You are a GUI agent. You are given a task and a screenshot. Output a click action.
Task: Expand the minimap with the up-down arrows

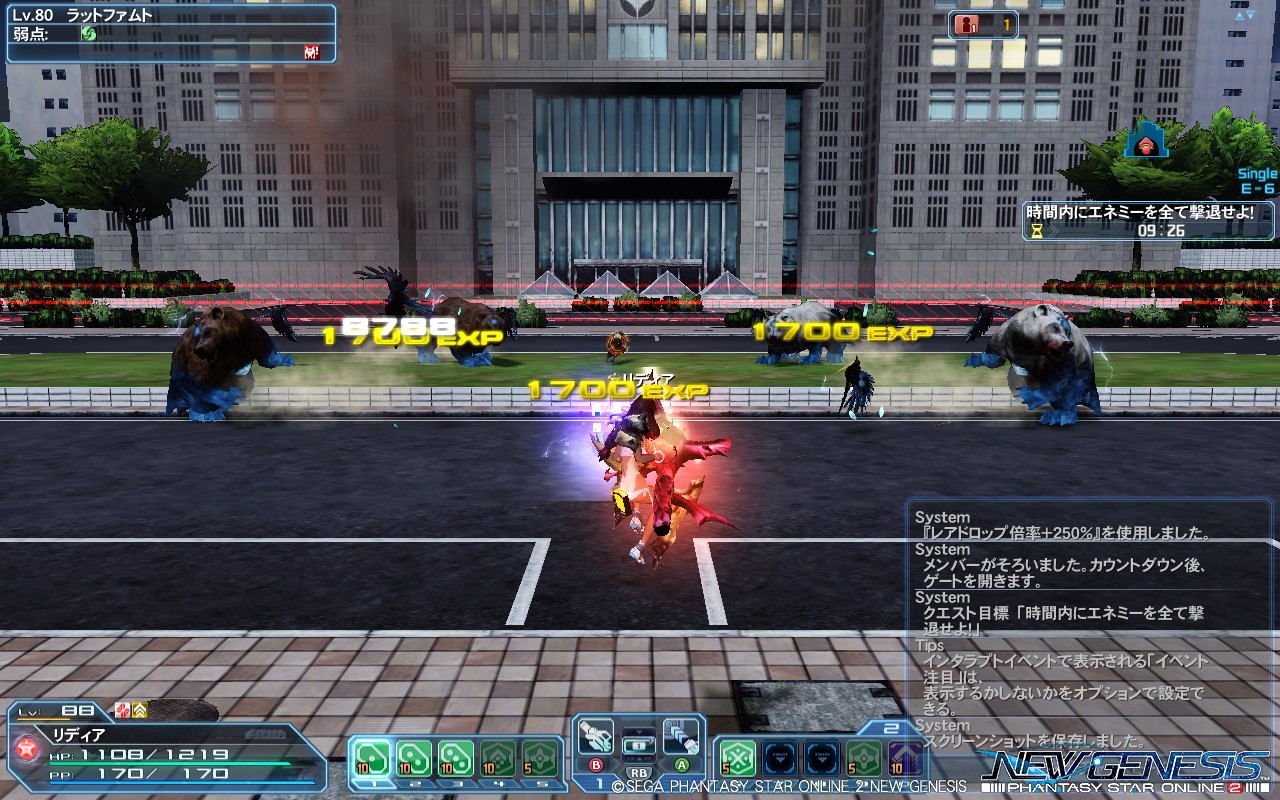pos(1244,15)
